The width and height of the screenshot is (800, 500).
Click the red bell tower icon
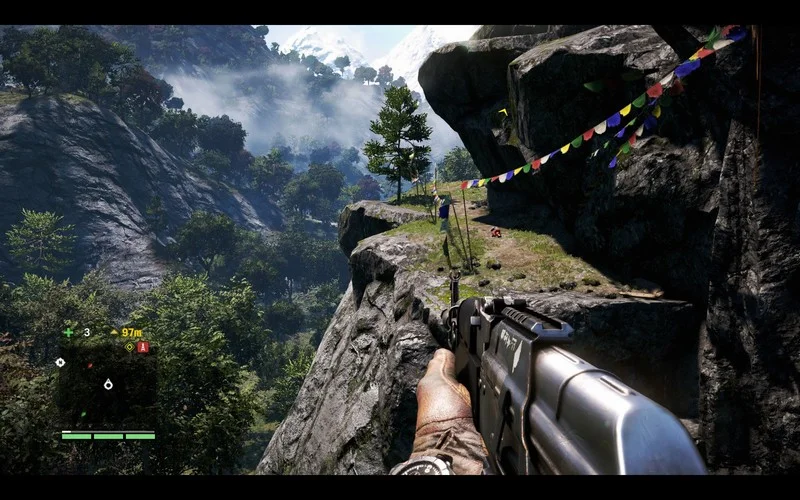[x=142, y=347]
